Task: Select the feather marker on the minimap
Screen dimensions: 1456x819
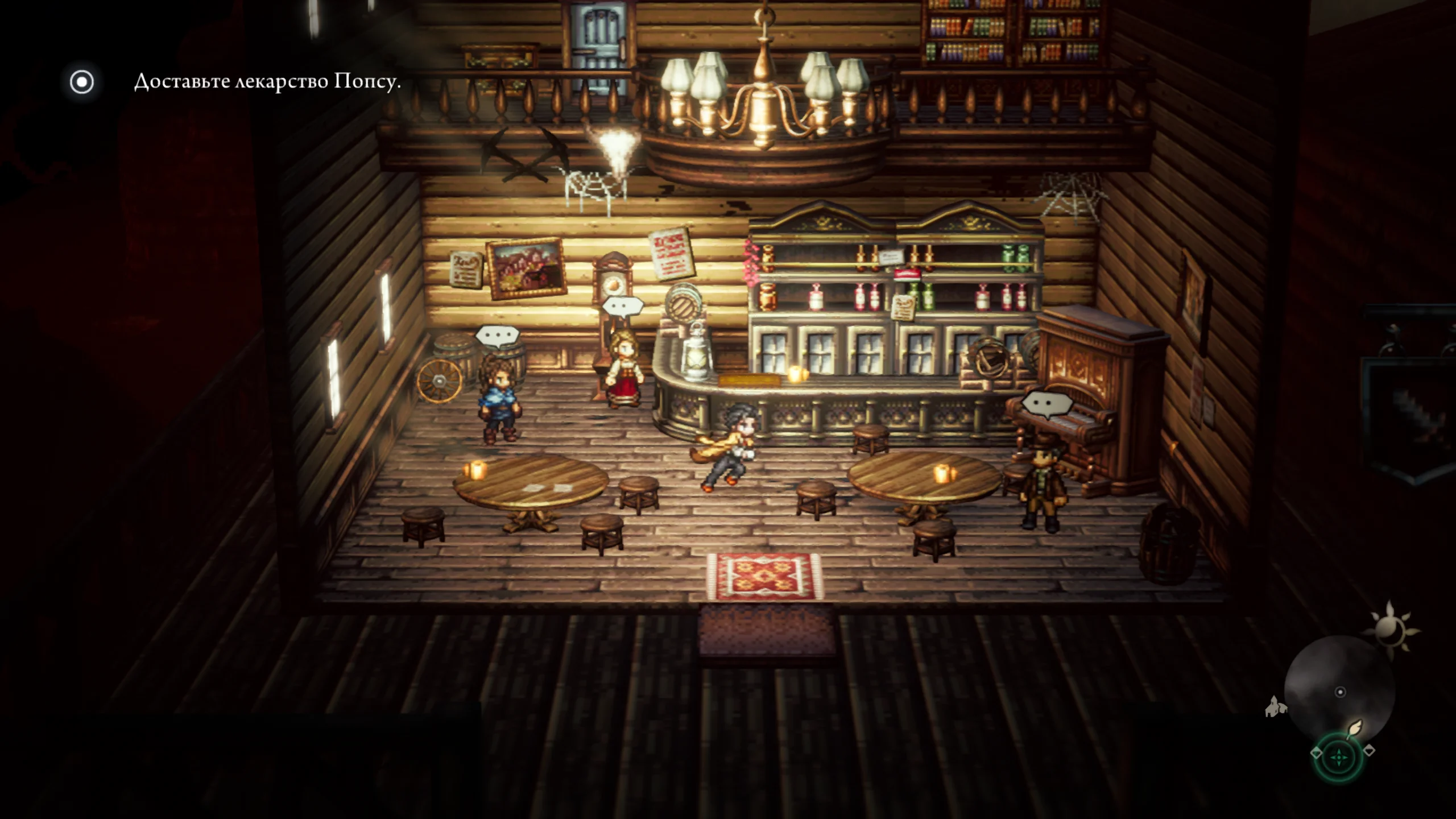Action: tap(1355, 729)
